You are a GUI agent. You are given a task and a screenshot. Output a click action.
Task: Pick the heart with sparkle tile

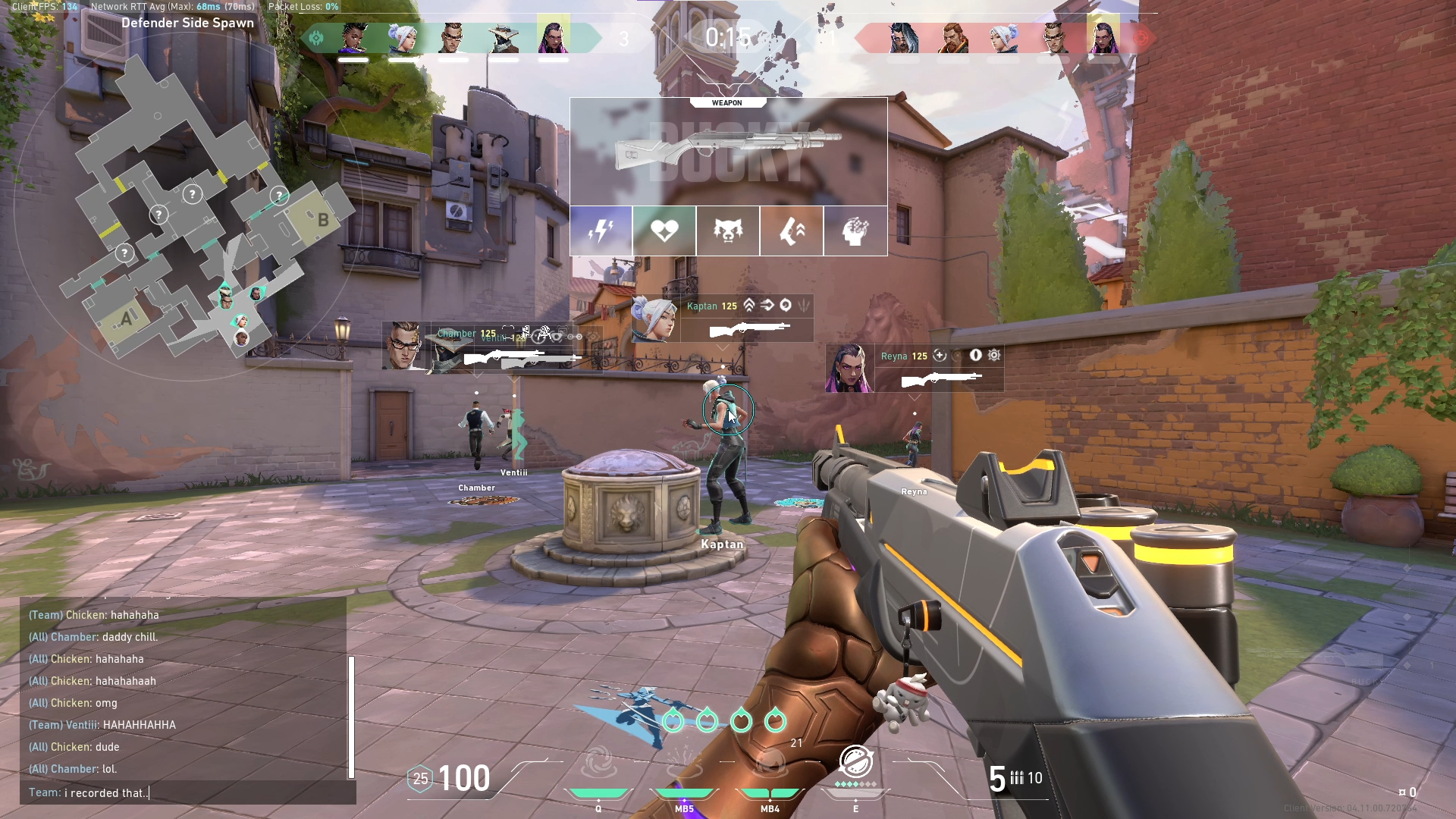click(x=664, y=231)
